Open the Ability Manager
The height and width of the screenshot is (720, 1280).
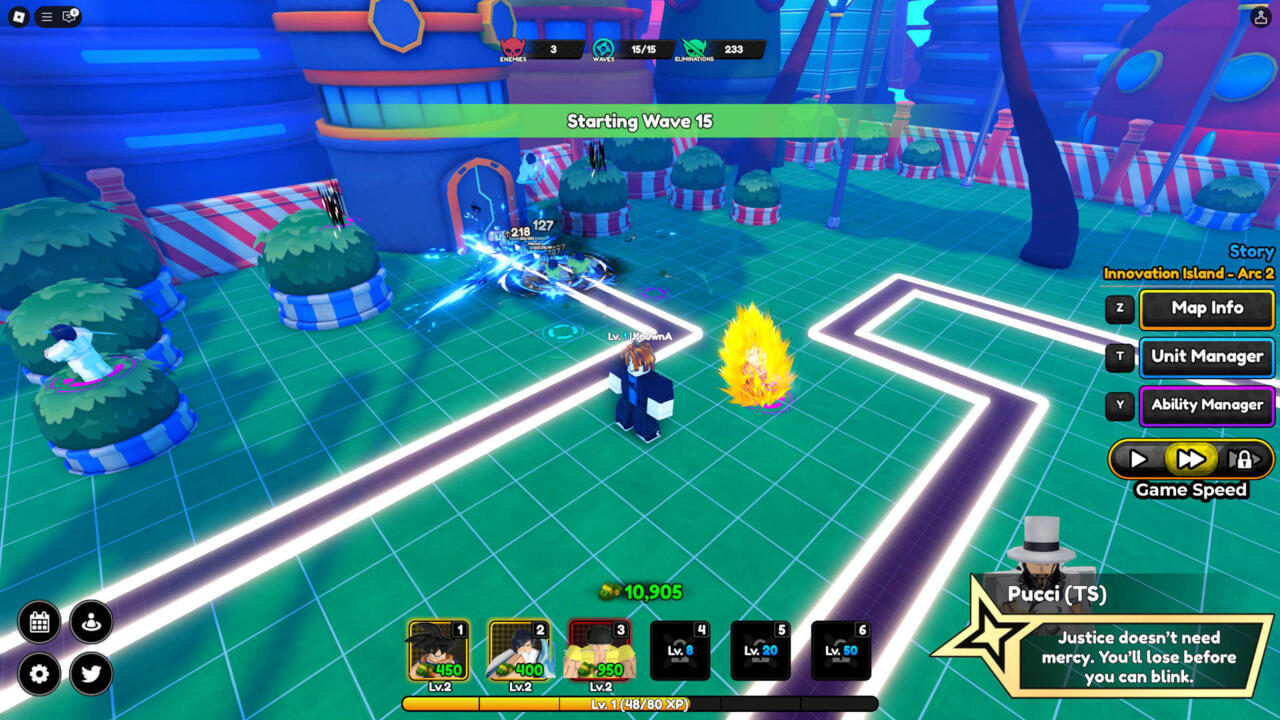(x=1206, y=405)
